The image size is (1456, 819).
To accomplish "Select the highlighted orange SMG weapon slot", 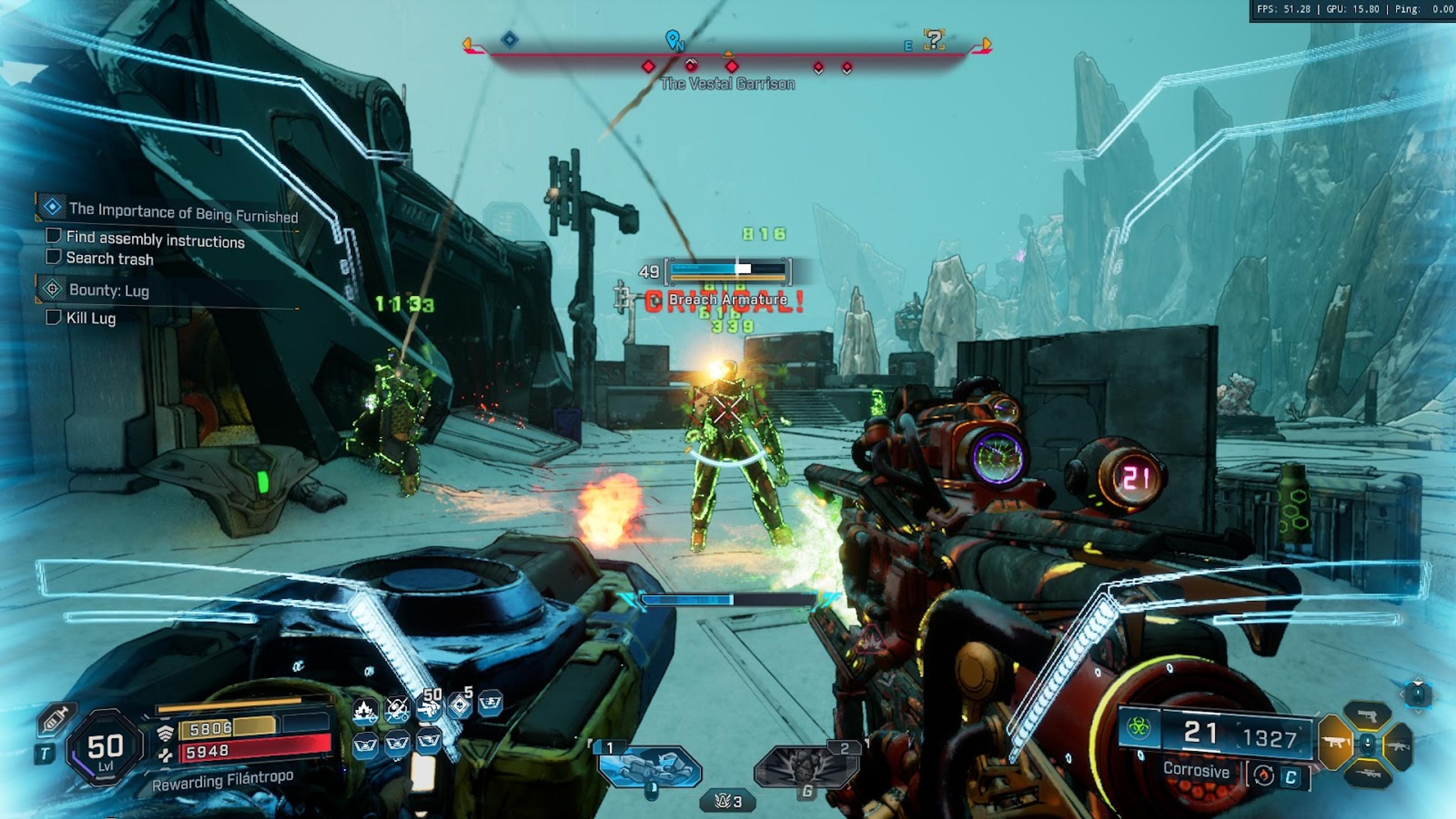I will (1335, 743).
